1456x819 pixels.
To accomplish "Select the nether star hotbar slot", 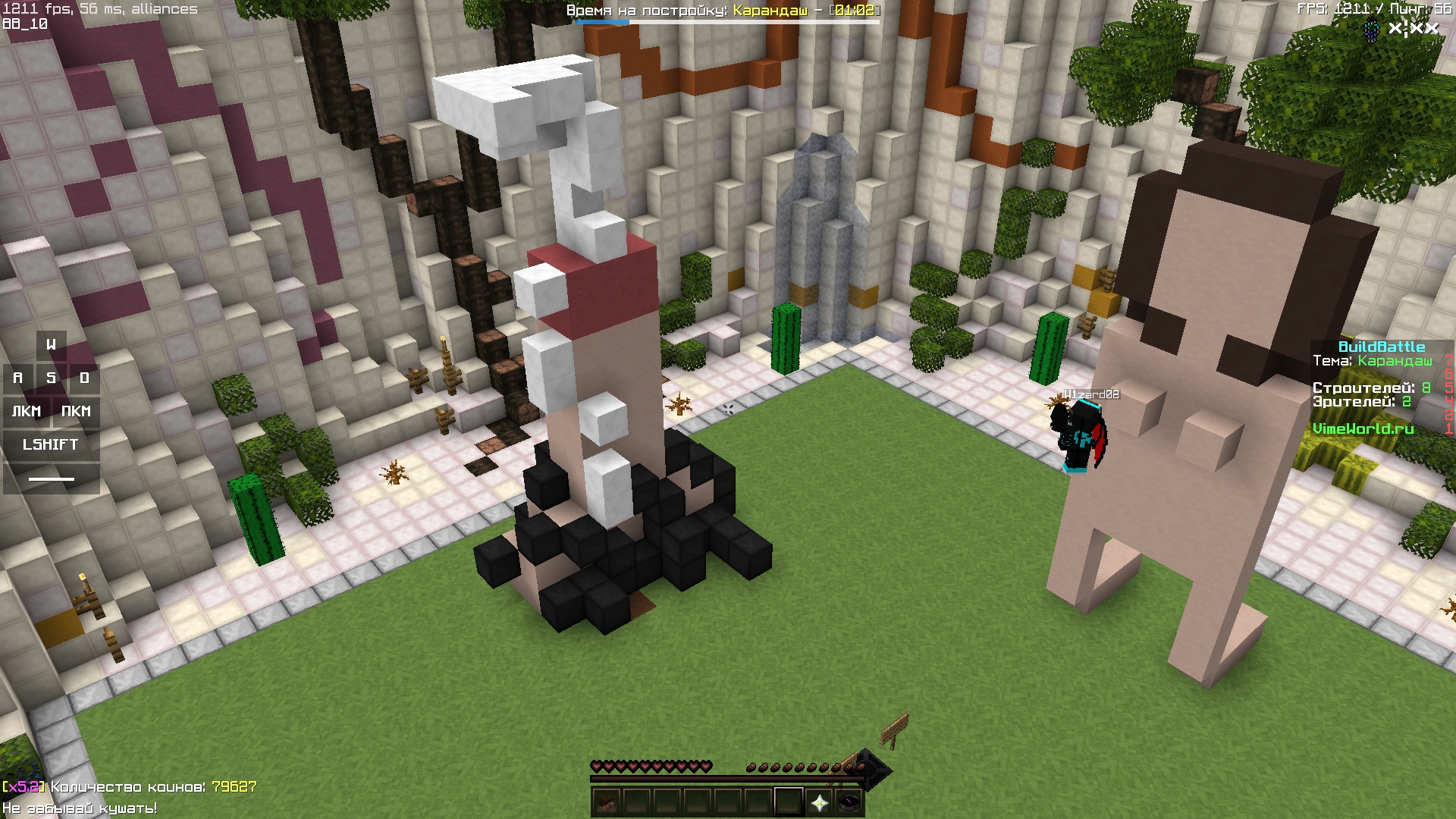I will (819, 802).
